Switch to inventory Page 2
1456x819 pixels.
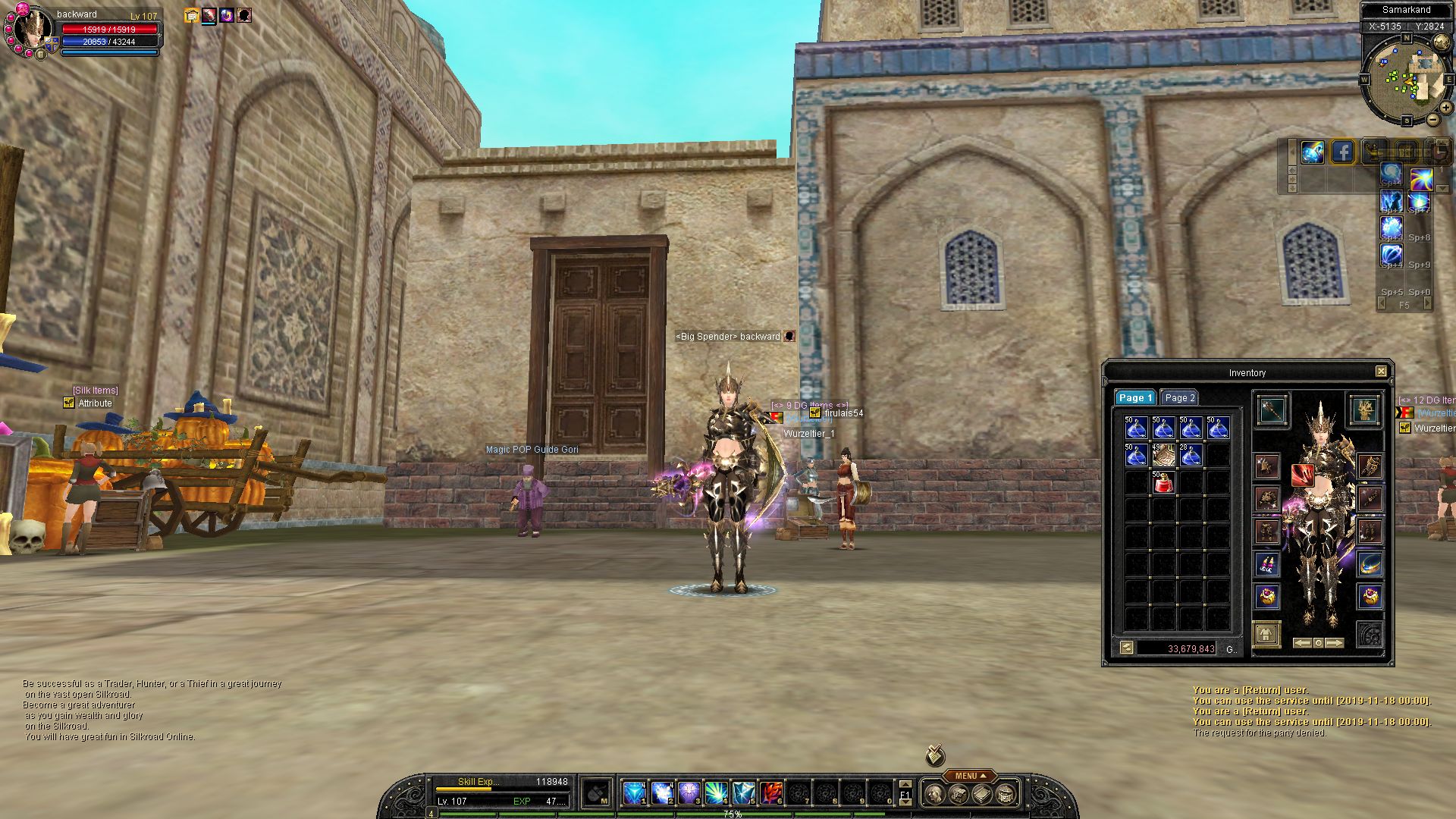click(1179, 398)
